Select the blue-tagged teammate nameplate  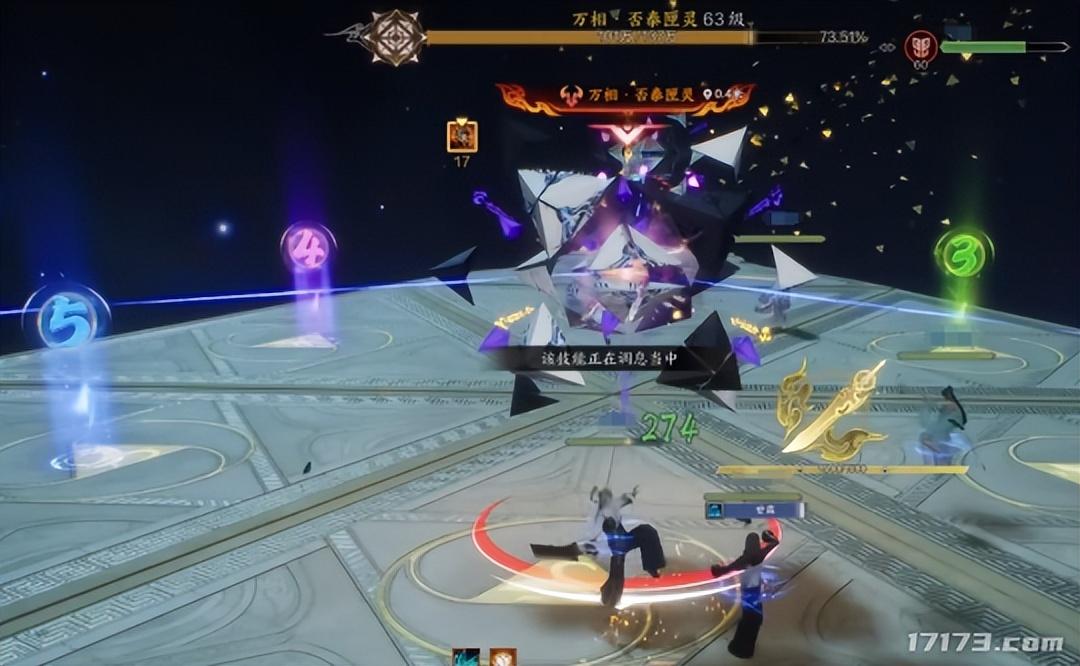[x=754, y=510]
